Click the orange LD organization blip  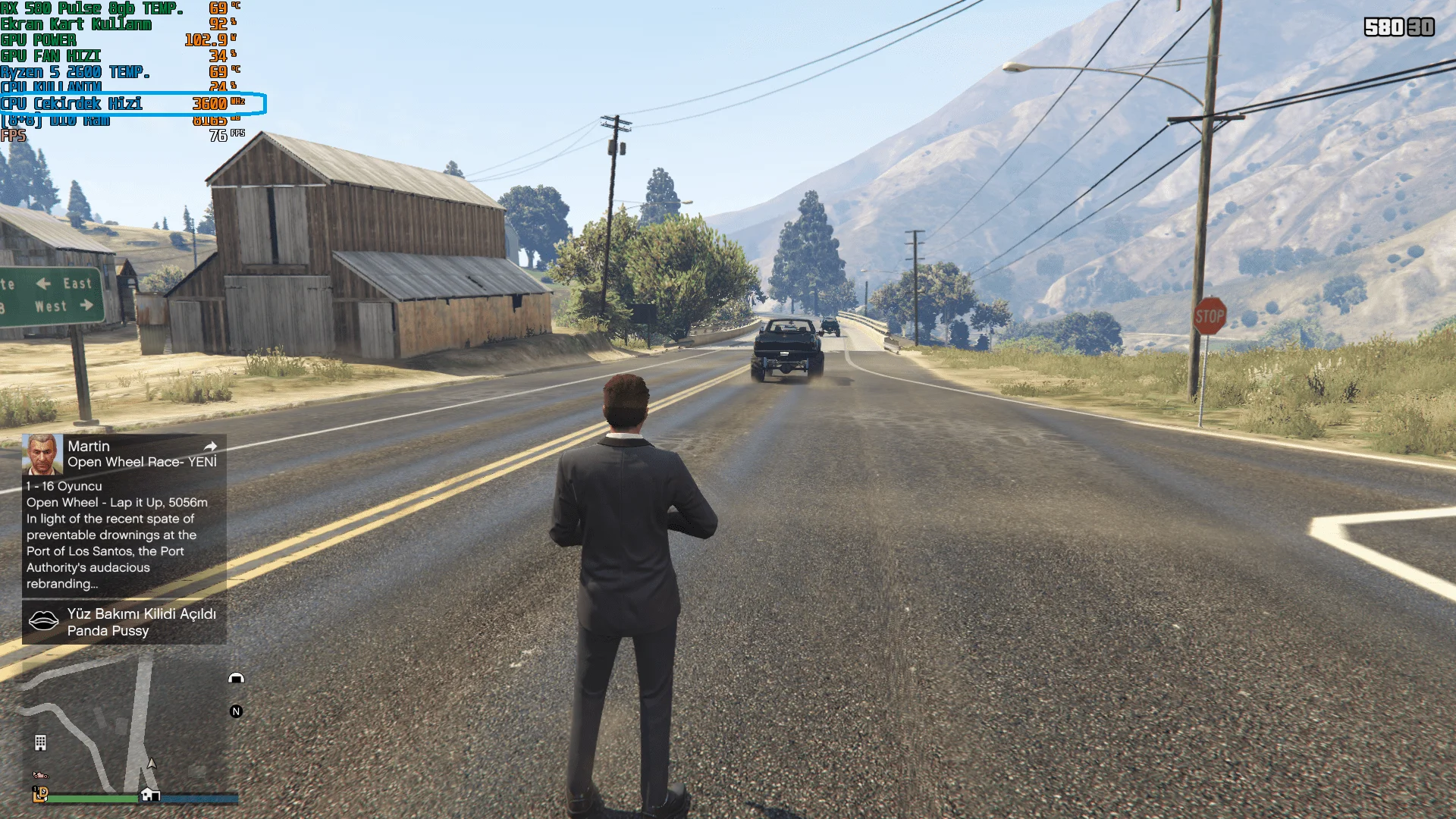40,793
